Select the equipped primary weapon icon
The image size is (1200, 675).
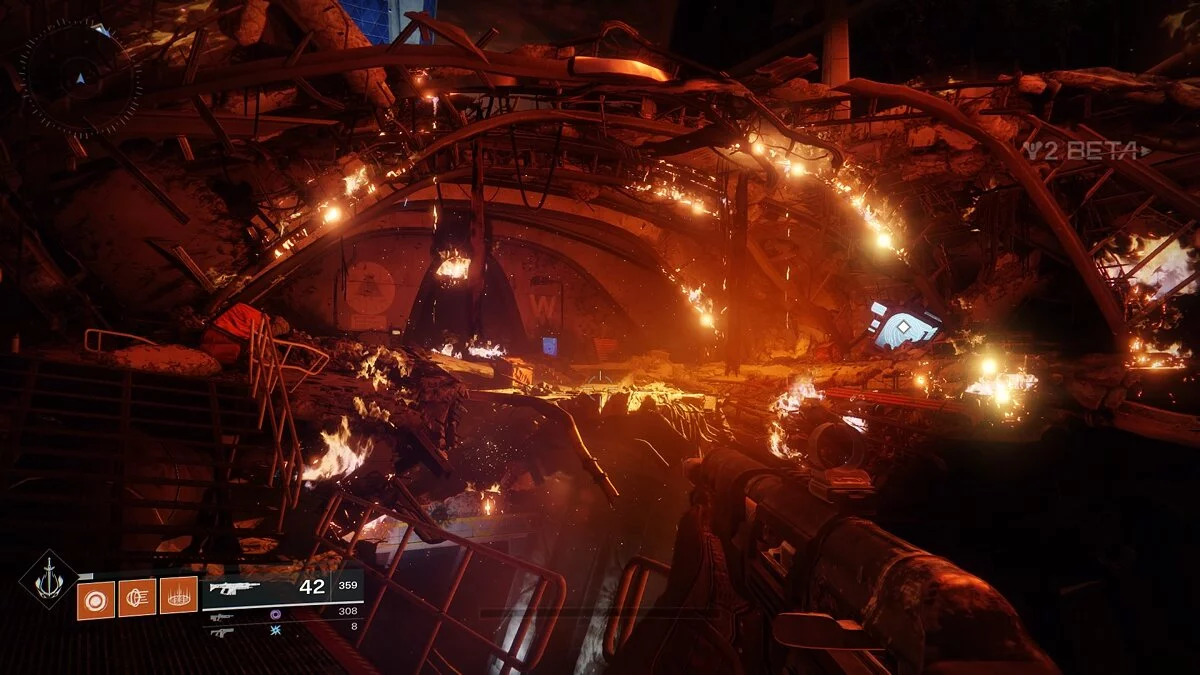pyautogui.click(x=233, y=588)
